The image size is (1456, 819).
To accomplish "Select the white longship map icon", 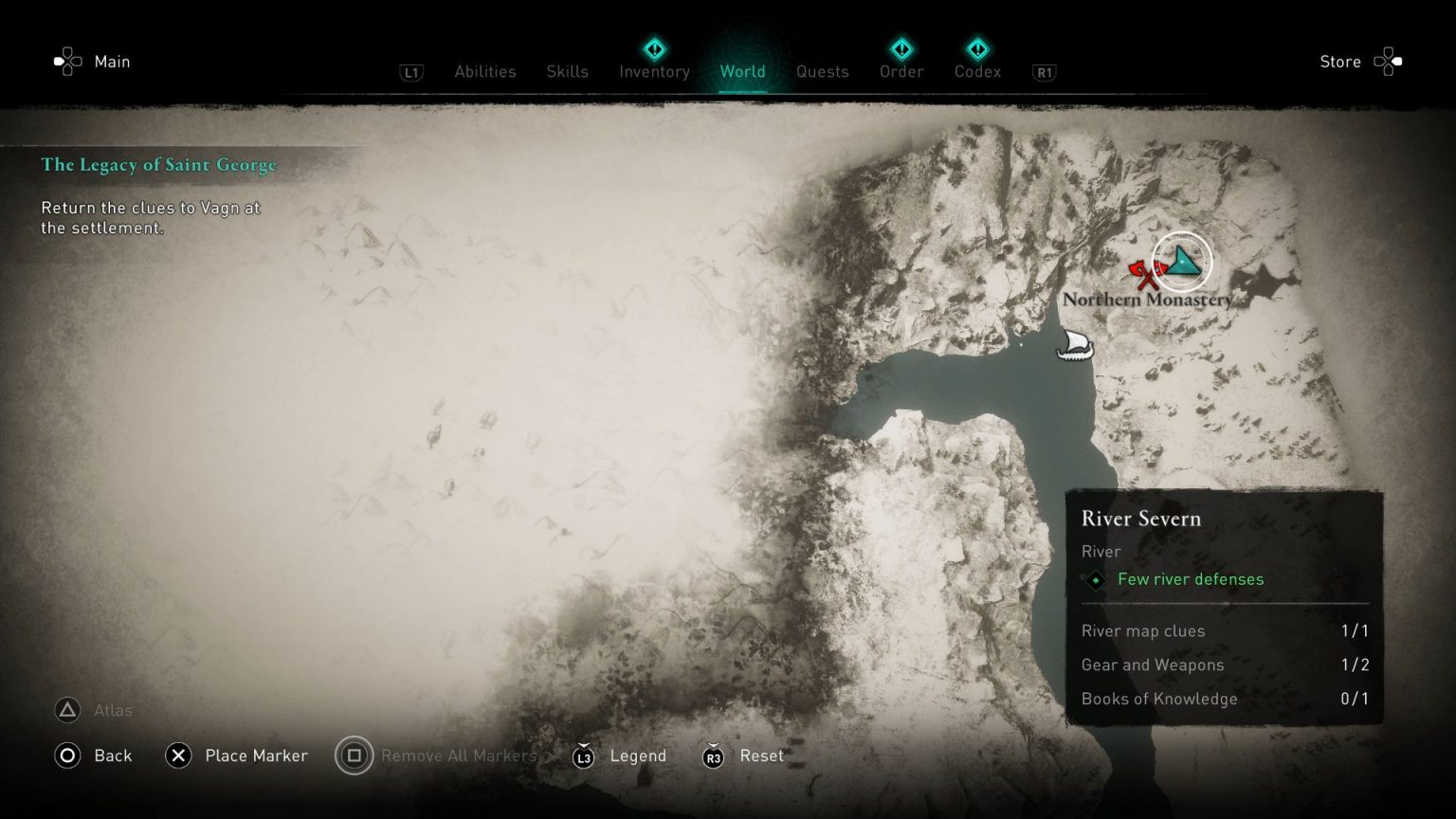I will [1075, 345].
